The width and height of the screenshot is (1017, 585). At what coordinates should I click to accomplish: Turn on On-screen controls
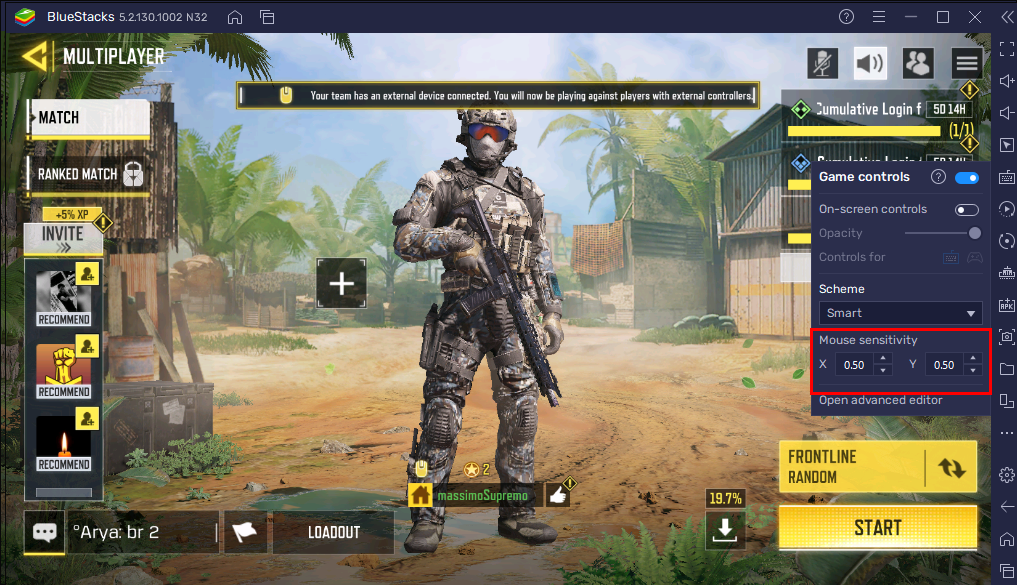967,210
